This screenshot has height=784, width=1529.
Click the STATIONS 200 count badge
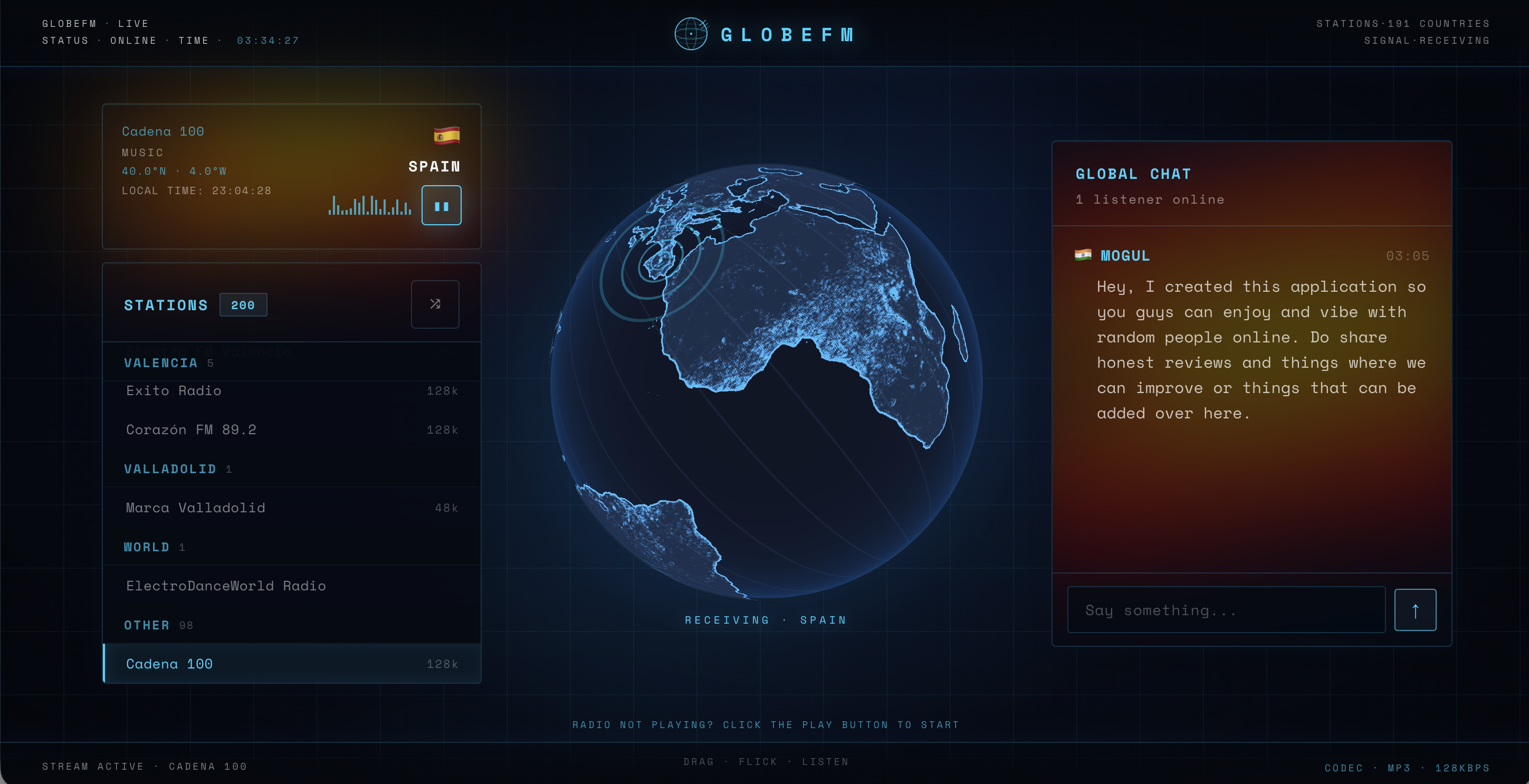point(243,304)
